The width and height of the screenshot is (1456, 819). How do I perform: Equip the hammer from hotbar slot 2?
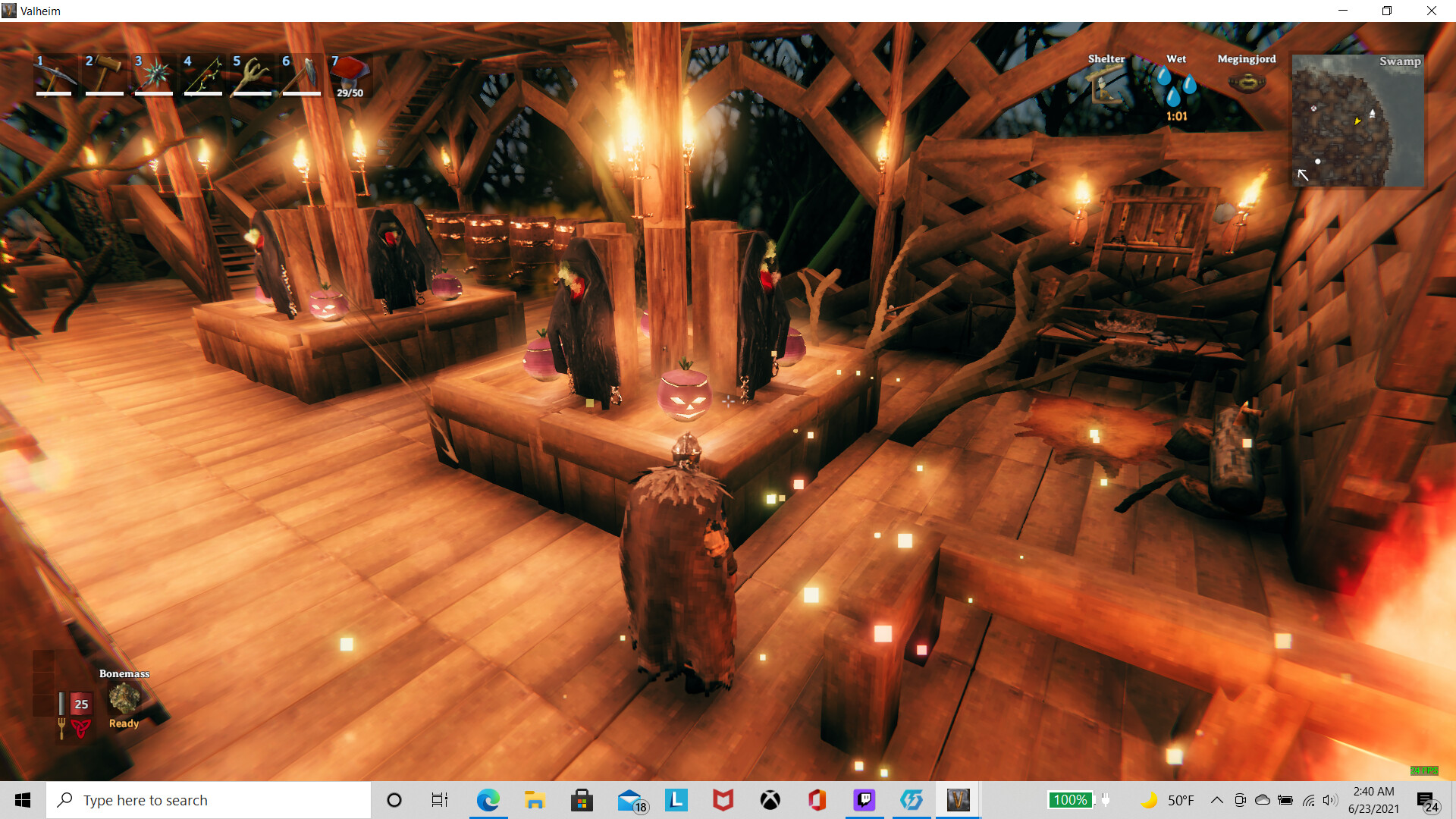(103, 74)
